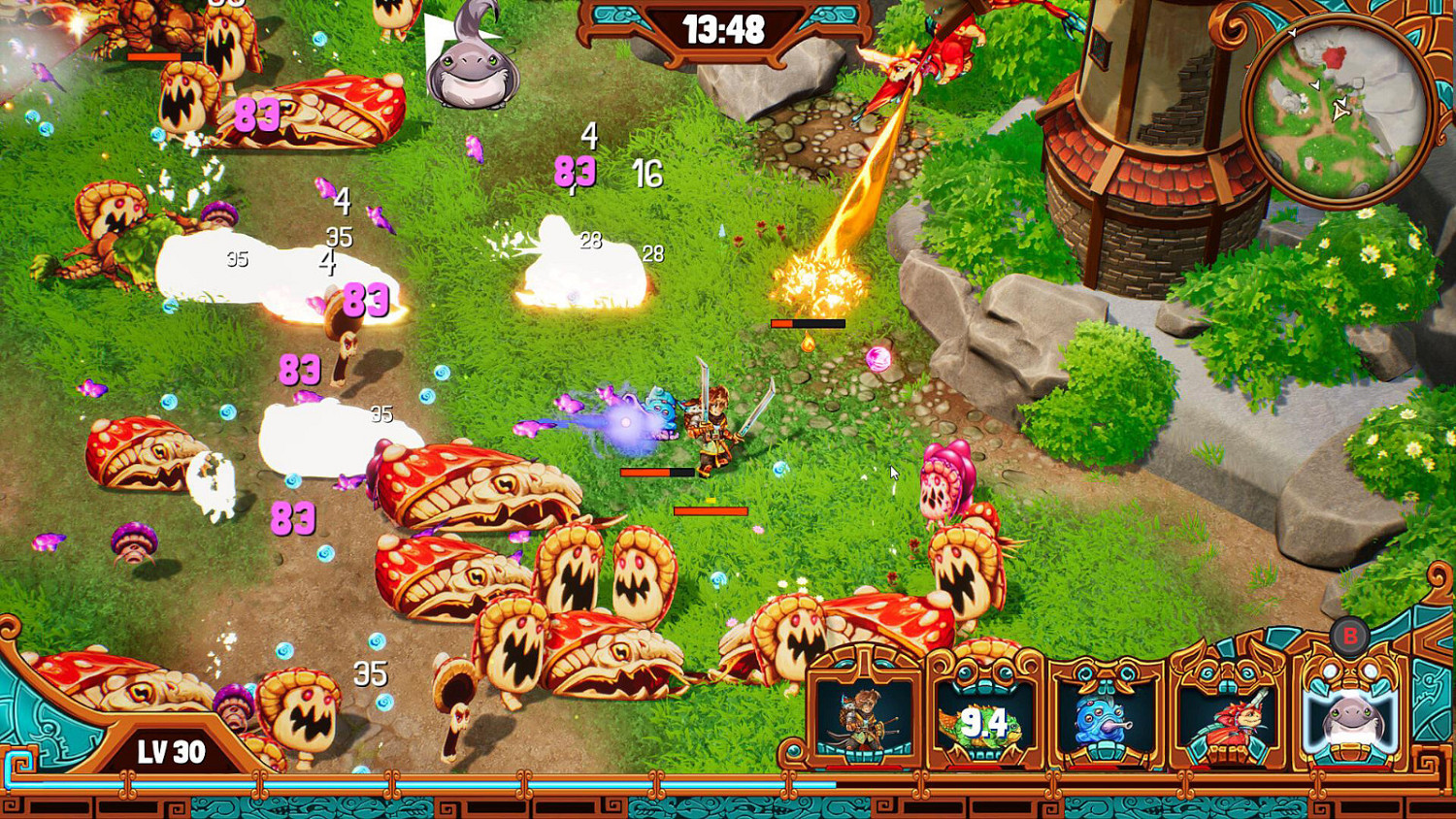Click the player arrow on the minimap
This screenshot has height=819, width=1456.
(x=1342, y=112)
